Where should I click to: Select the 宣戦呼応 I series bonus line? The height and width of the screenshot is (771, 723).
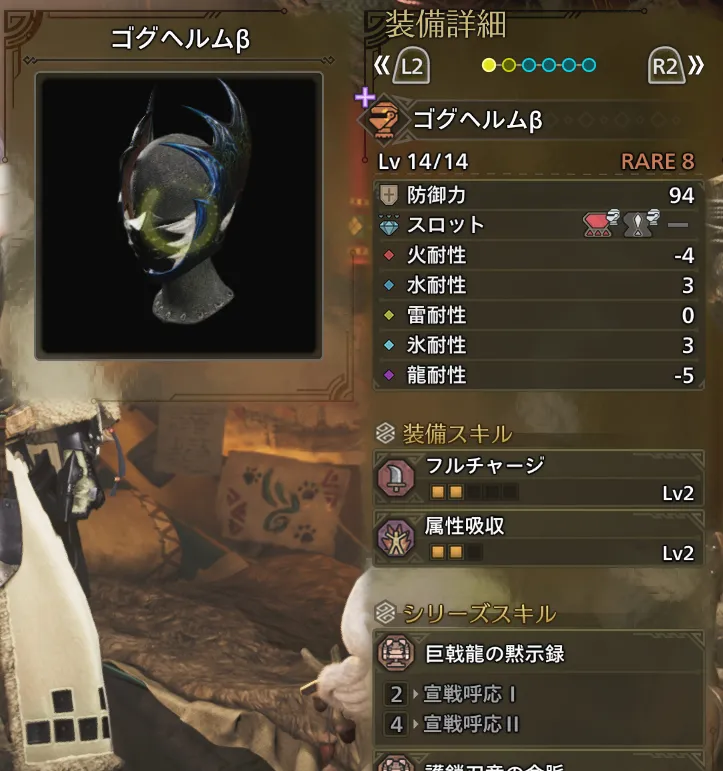(x=466, y=694)
